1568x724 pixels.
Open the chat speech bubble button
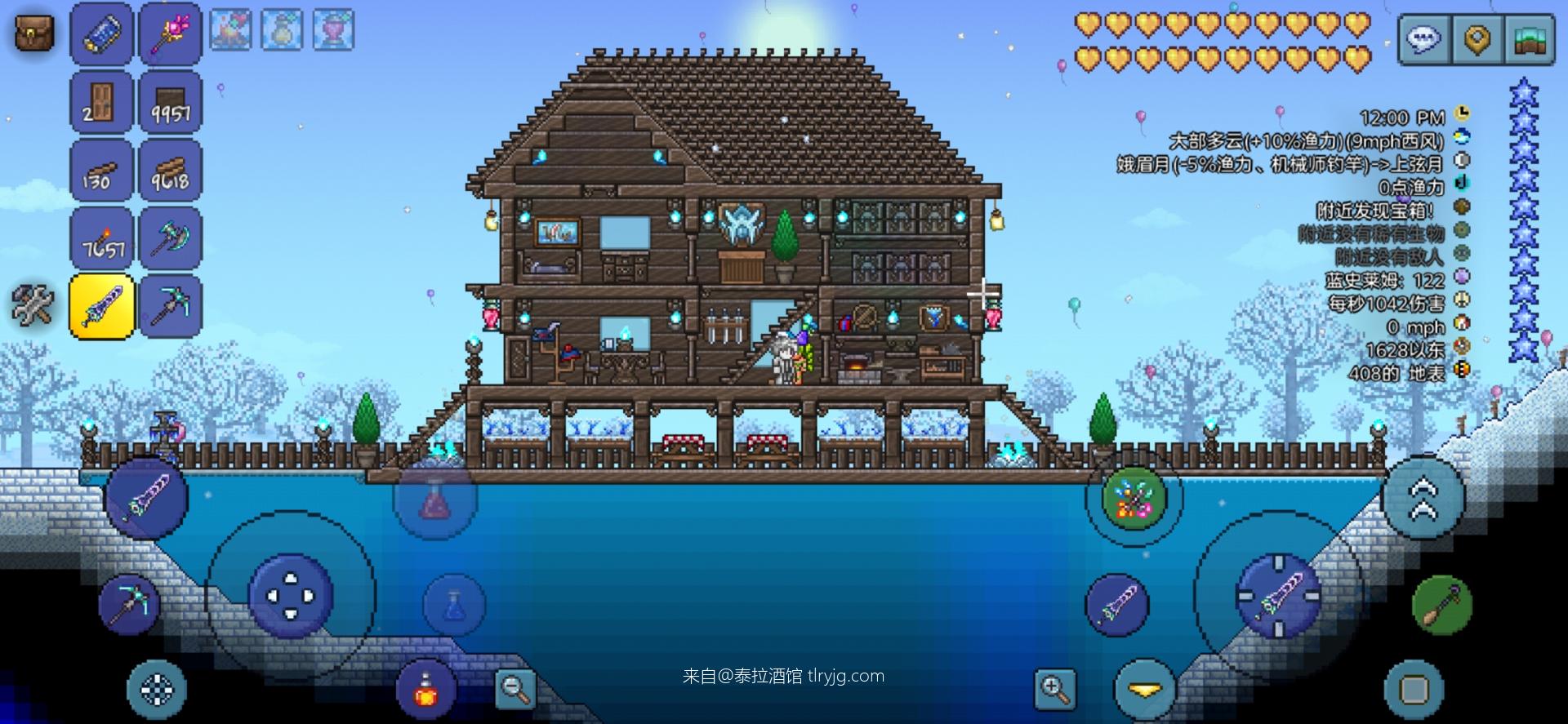1425,38
